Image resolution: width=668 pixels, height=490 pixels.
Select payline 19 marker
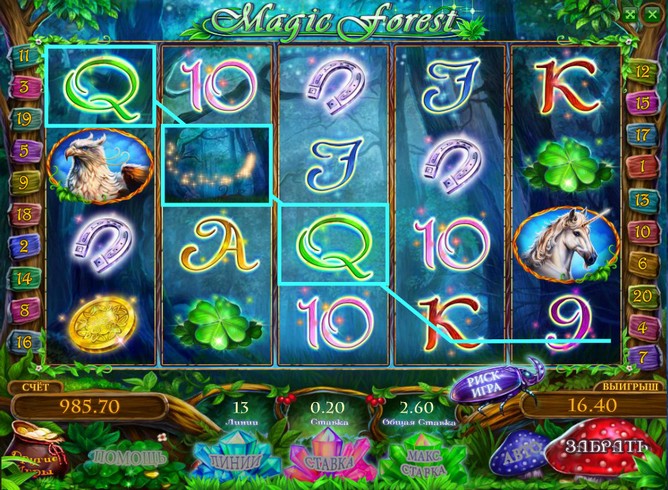tap(22, 118)
